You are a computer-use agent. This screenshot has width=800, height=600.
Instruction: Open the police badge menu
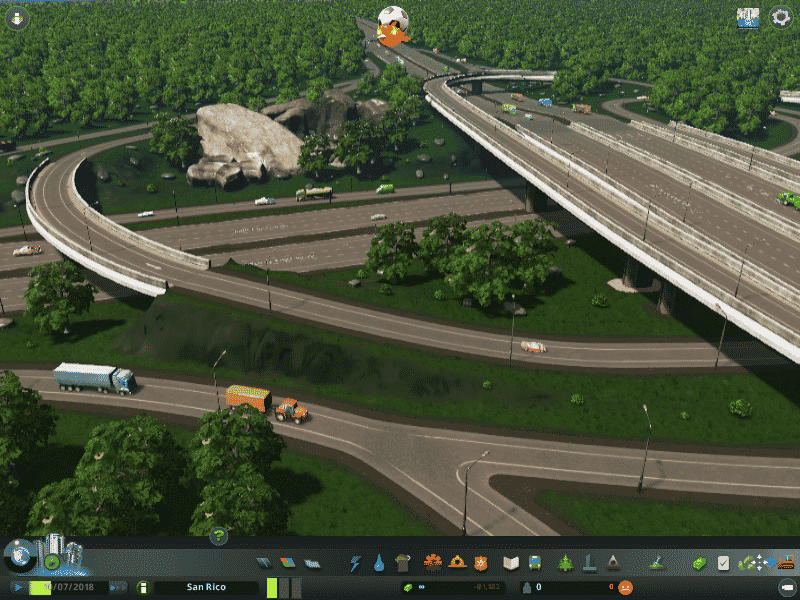point(481,563)
